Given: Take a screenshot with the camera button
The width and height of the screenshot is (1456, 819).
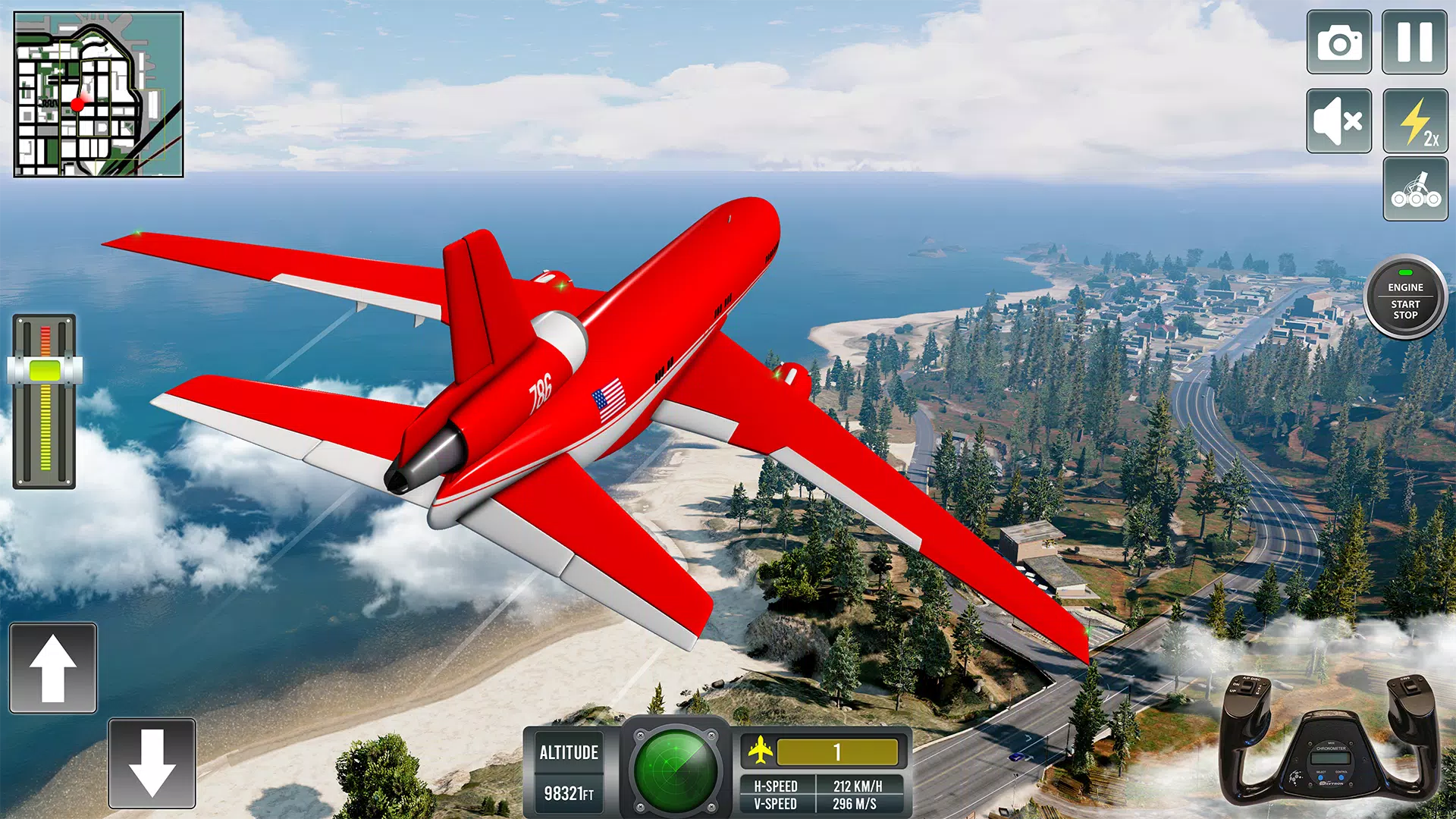Looking at the screenshot, I should tap(1338, 42).
